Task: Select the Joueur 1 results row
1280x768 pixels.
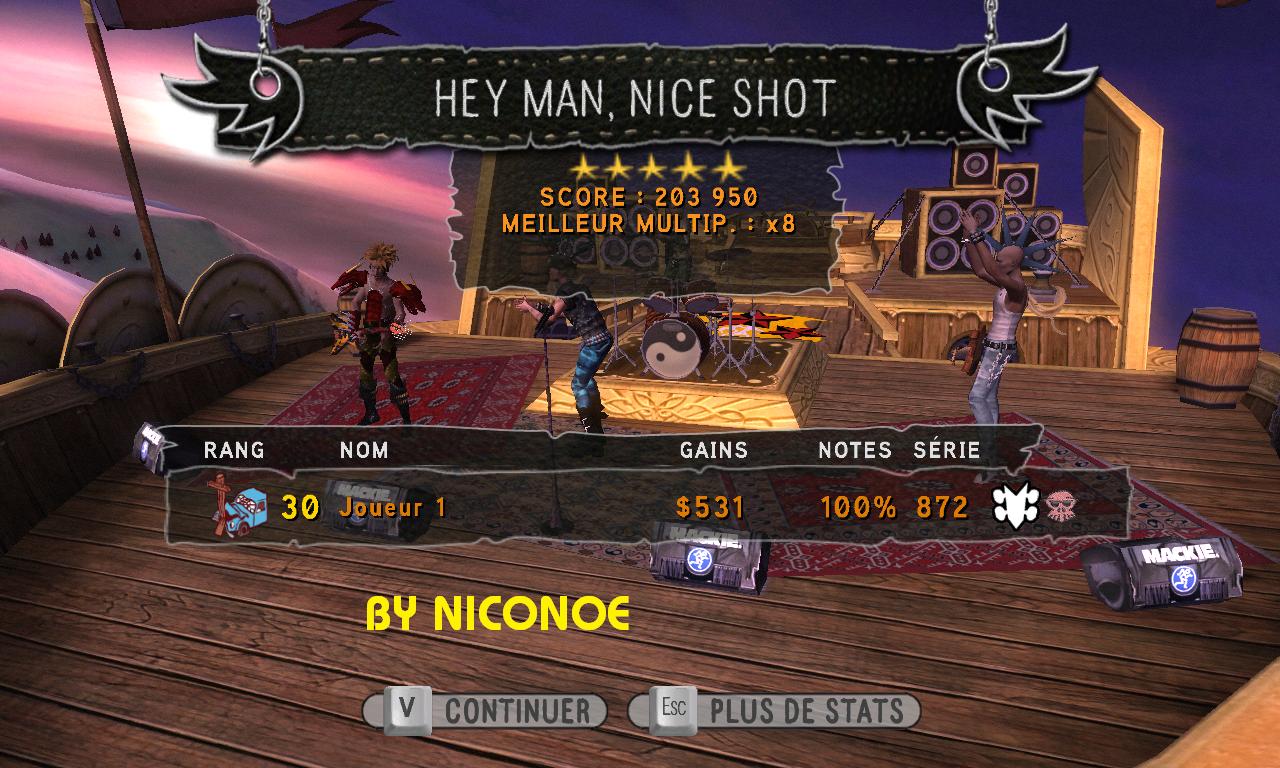Action: [x=640, y=507]
